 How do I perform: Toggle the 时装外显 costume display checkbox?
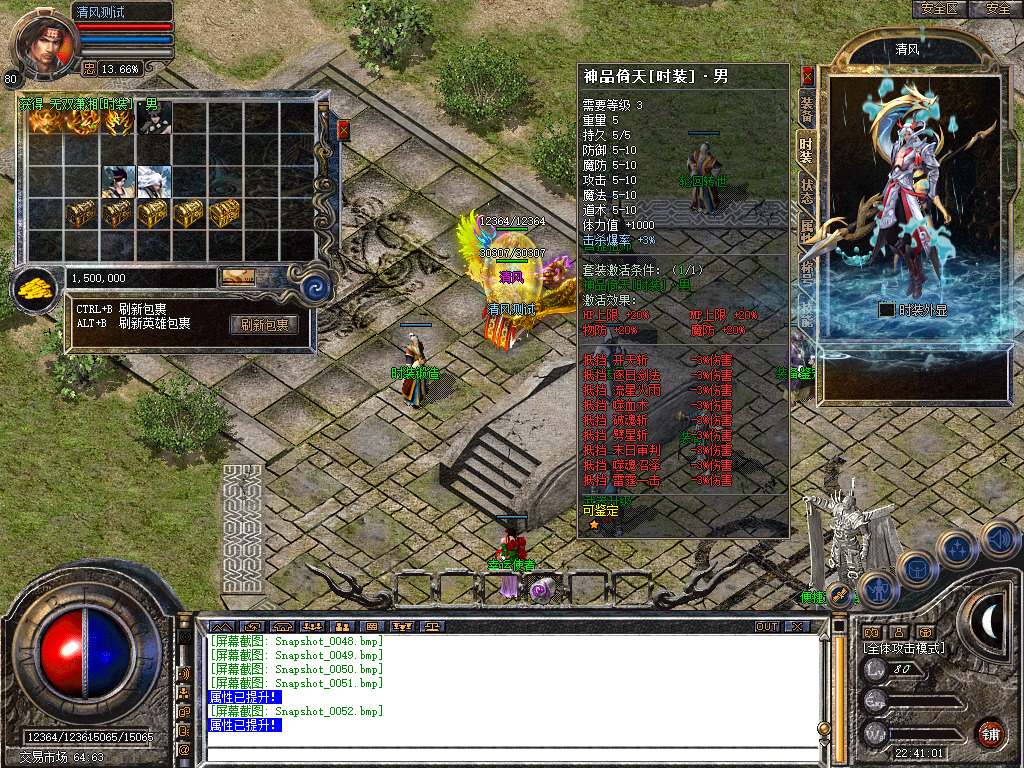(886, 310)
